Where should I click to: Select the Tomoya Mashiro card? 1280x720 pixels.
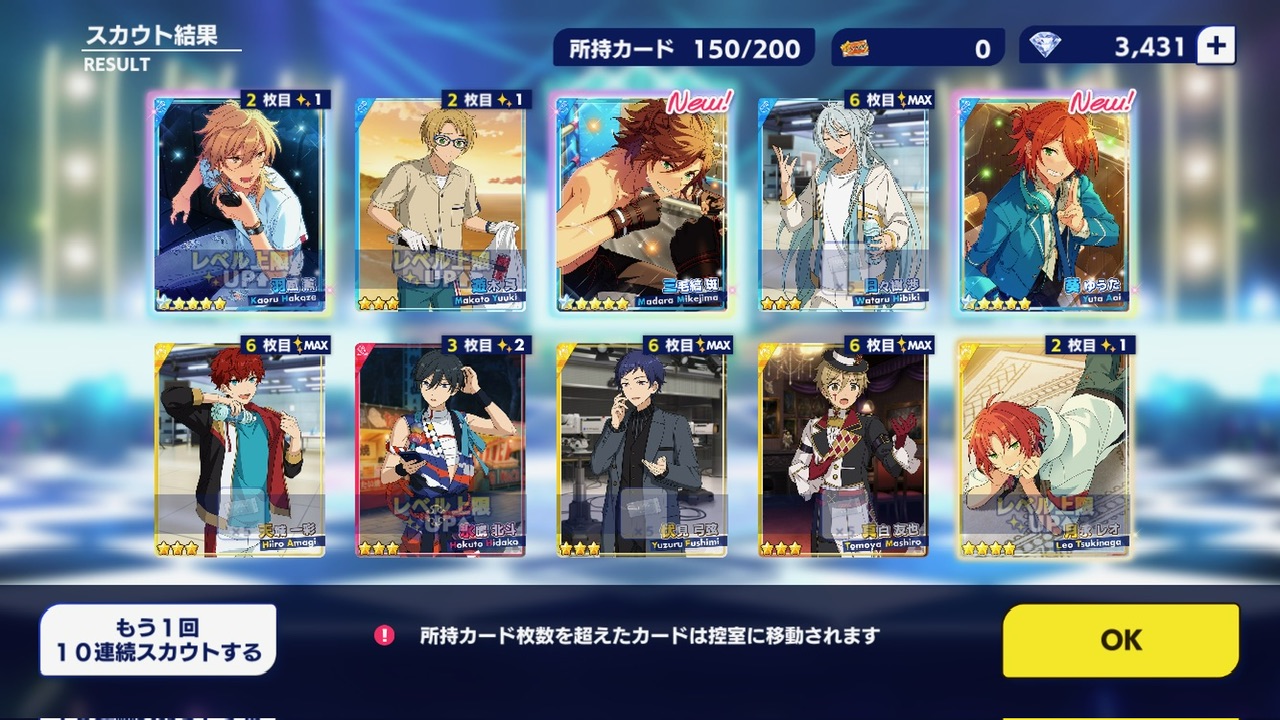pyautogui.click(x=843, y=450)
